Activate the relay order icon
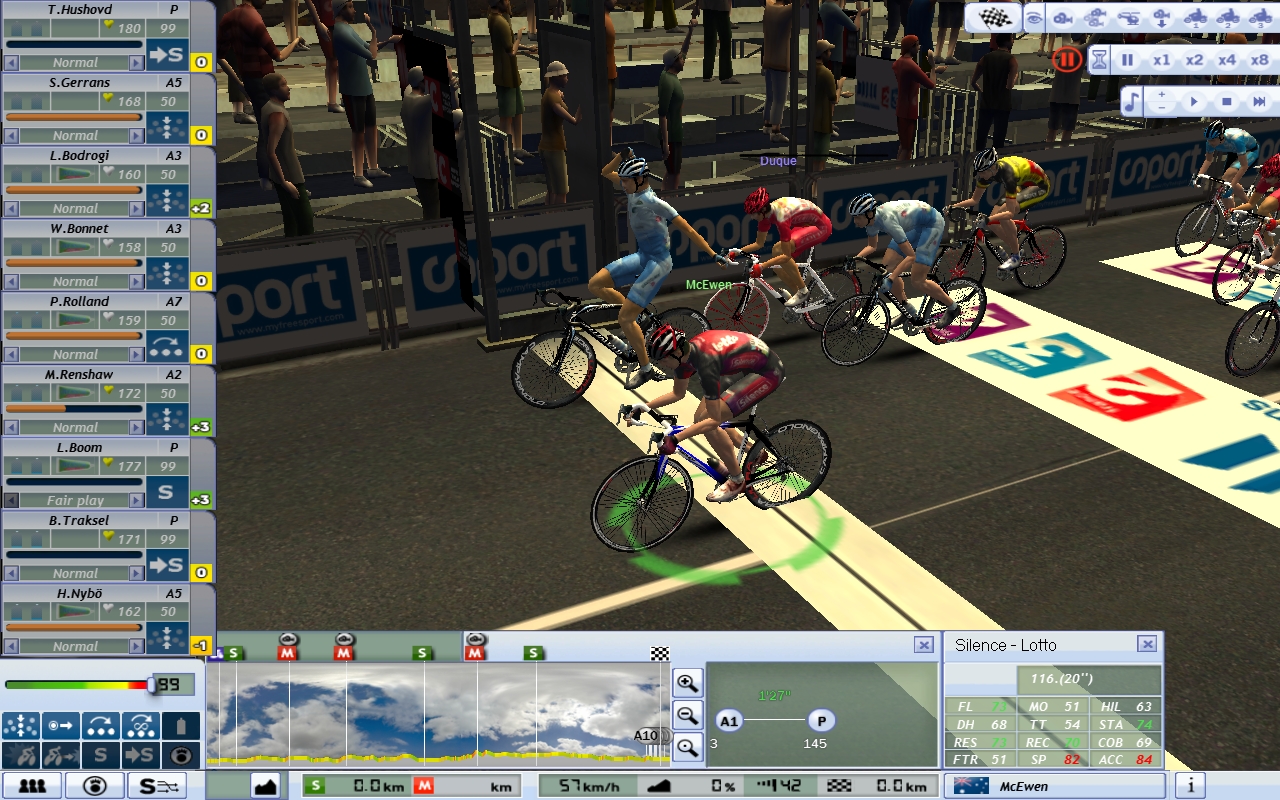Image resolution: width=1280 pixels, height=800 pixels. pyautogui.click(x=101, y=726)
